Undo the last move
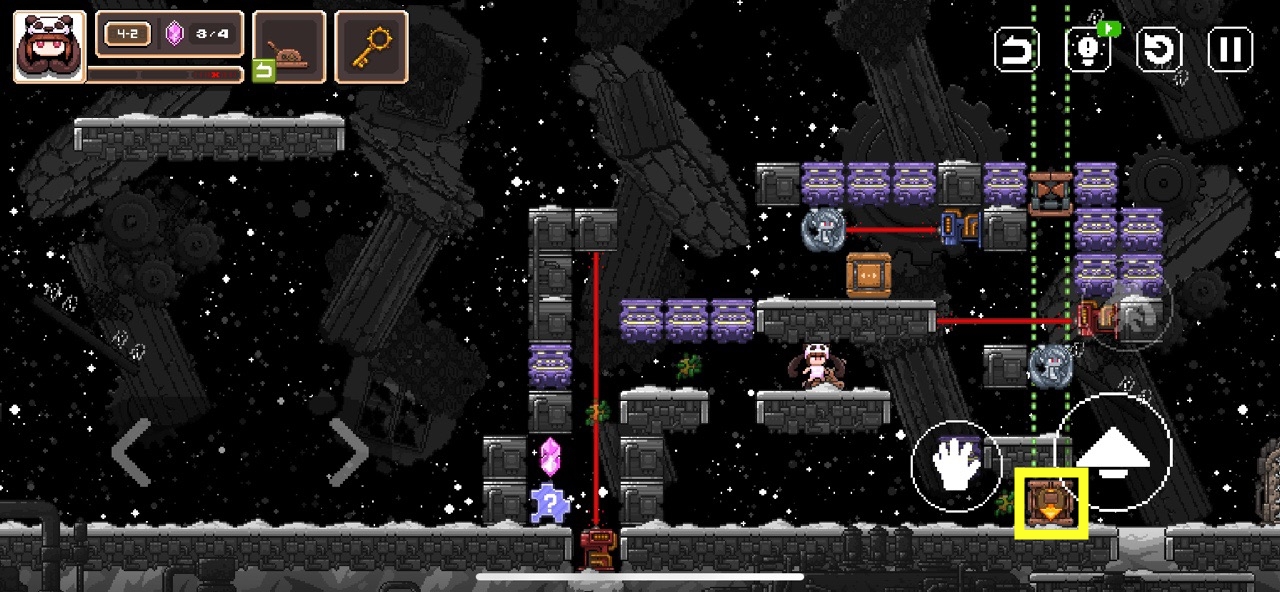 [1017, 49]
